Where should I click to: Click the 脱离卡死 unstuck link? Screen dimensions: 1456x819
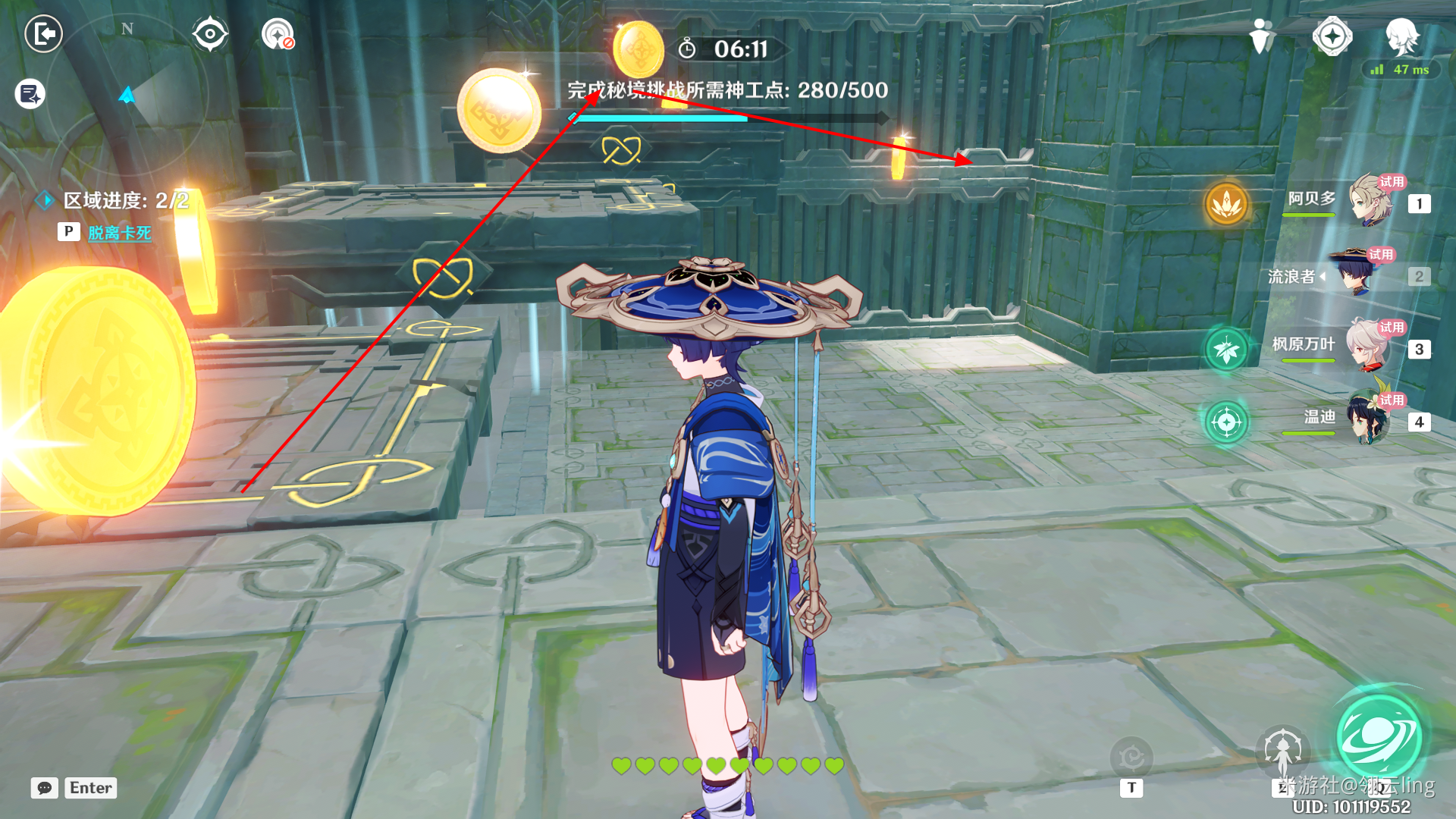pyautogui.click(x=119, y=233)
